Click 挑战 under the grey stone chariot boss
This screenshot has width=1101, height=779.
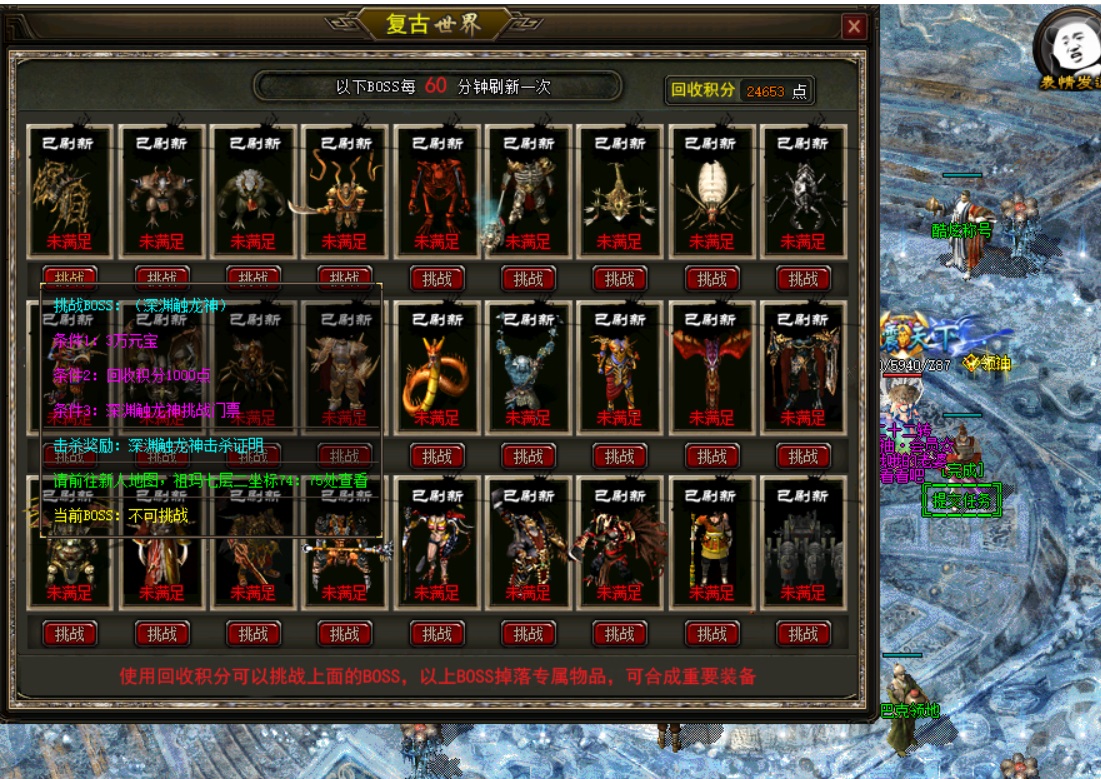coord(803,633)
